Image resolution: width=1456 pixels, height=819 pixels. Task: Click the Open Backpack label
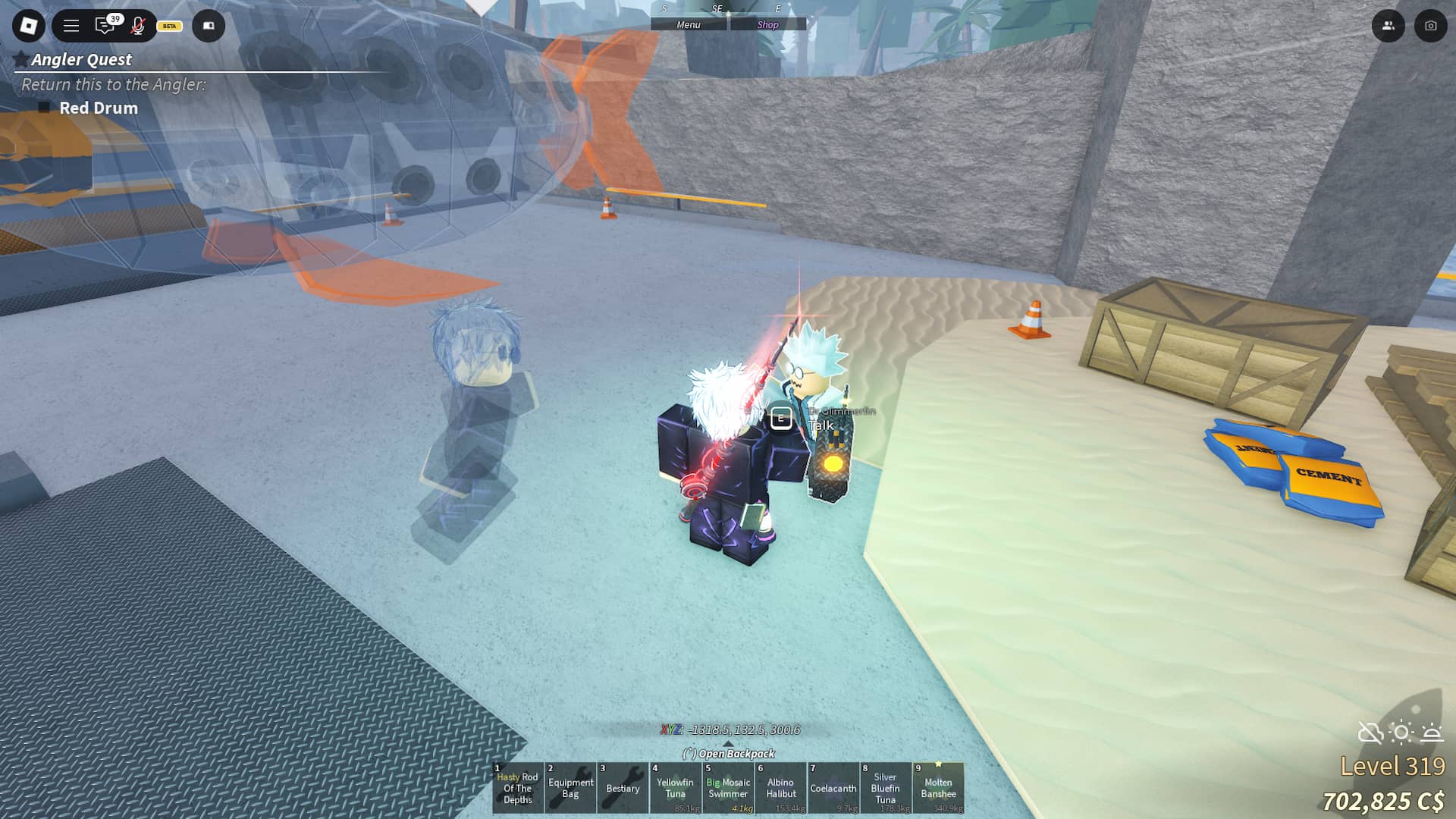point(729,753)
